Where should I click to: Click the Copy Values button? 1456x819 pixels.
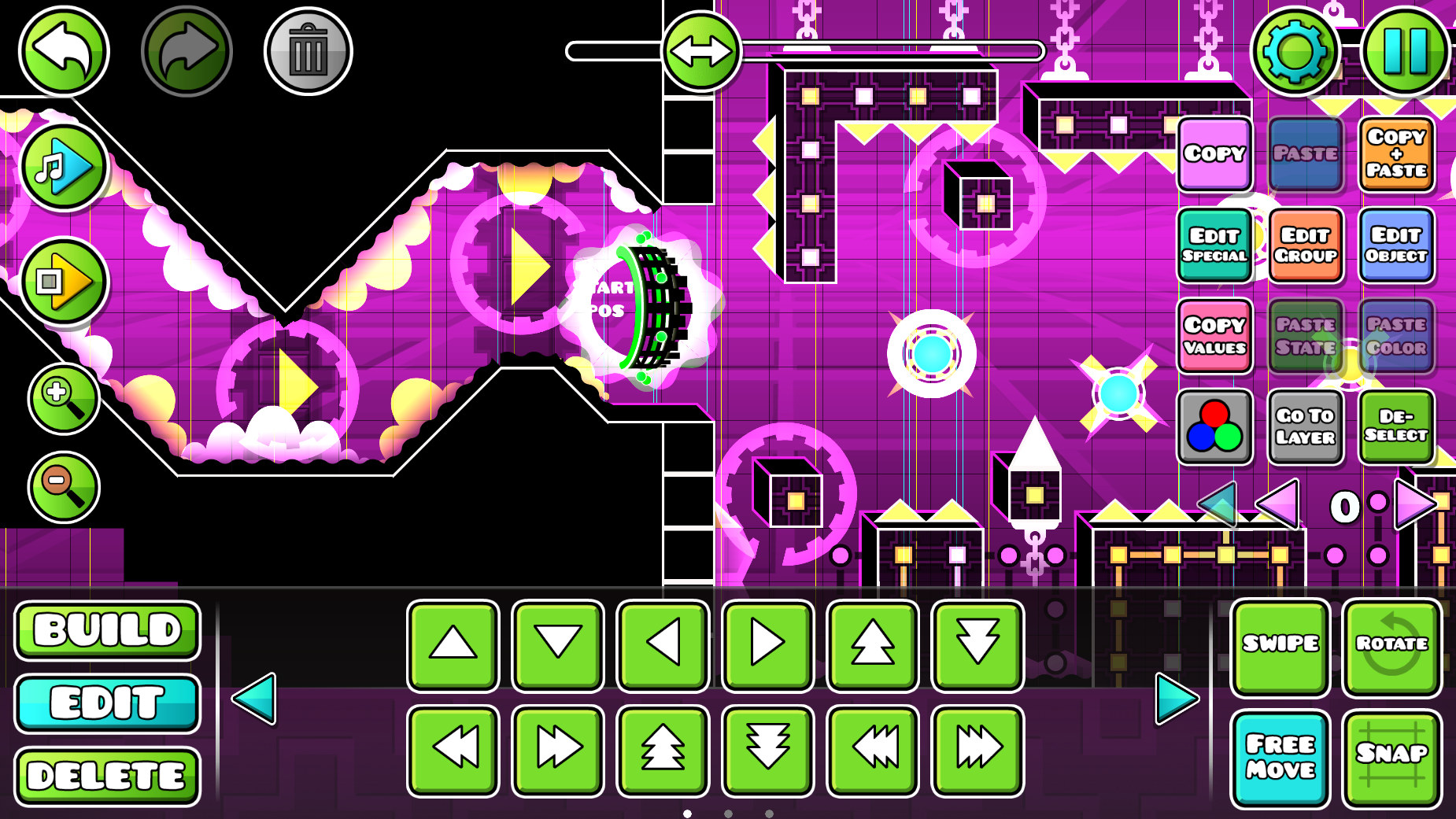tap(1214, 336)
